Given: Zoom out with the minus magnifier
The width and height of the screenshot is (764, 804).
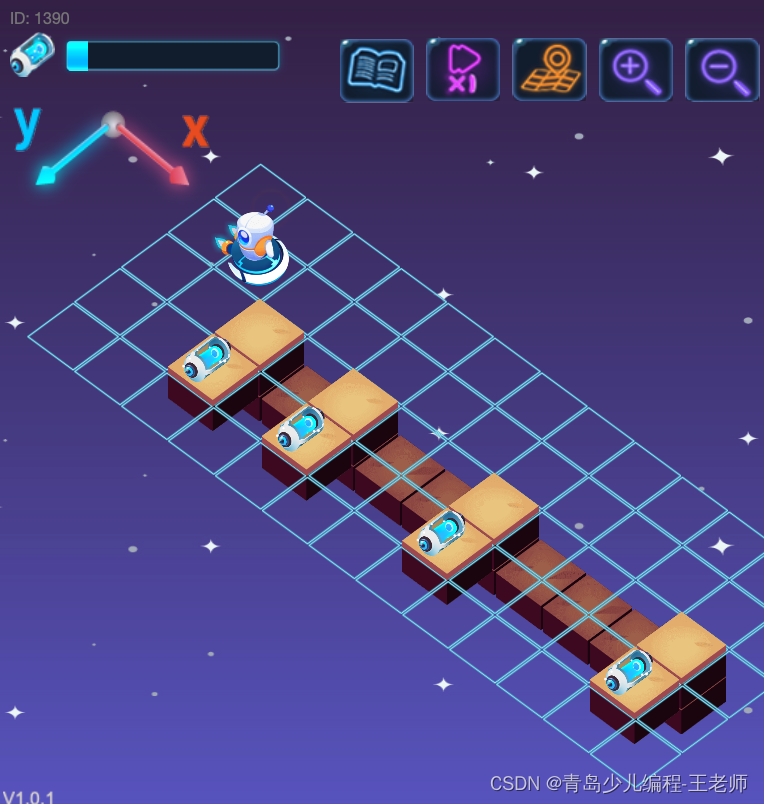Looking at the screenshot, I should click(x=722, y=70).
